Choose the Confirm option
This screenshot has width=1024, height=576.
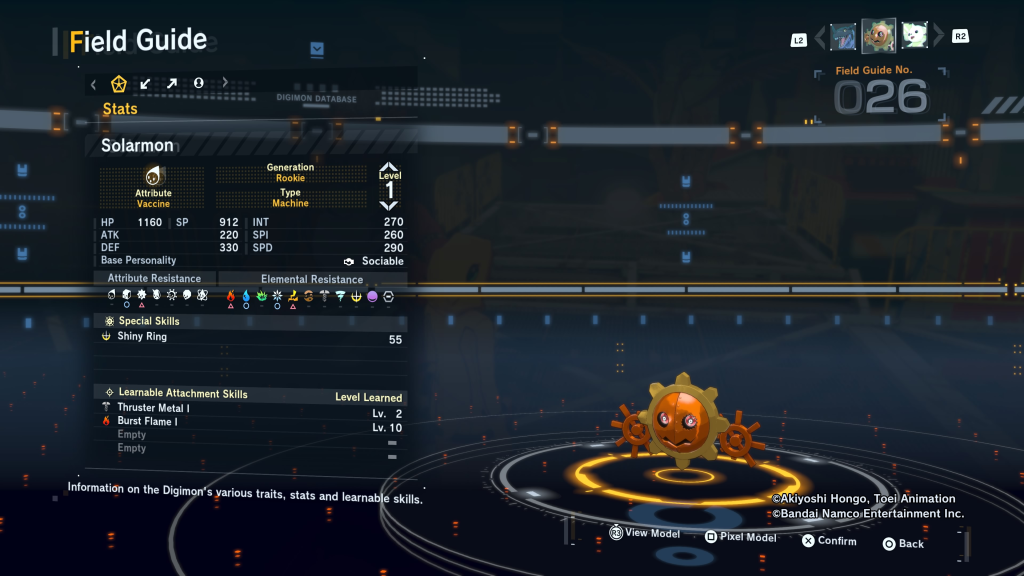coord(829,541)
